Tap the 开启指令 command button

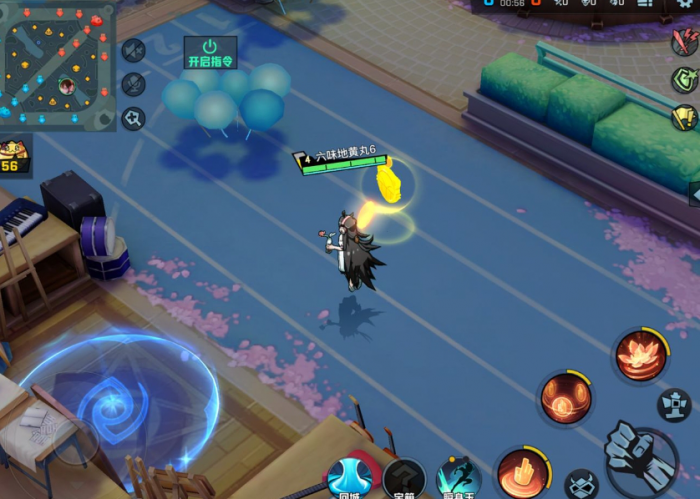click(x=210, y=52)
